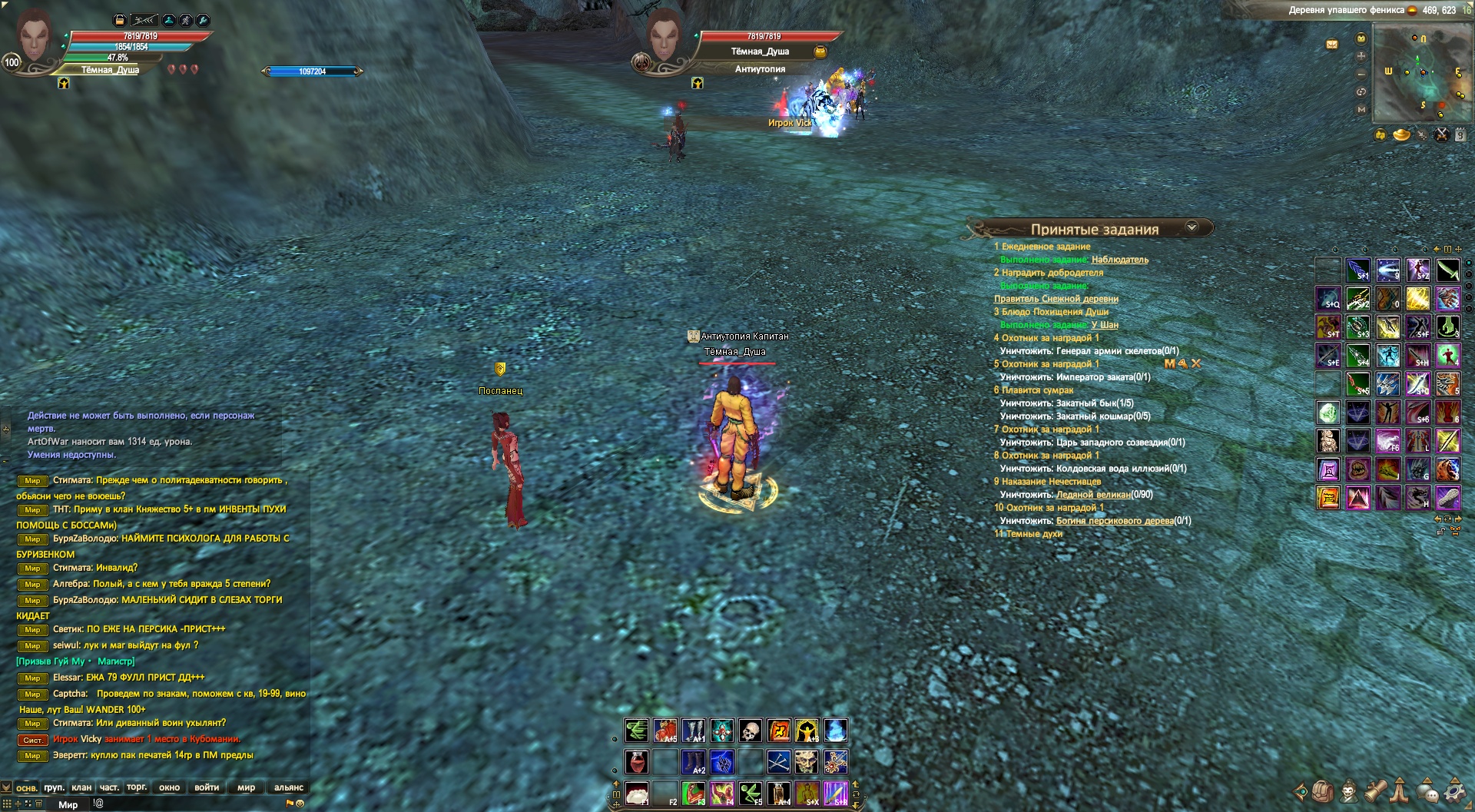Screen dimensions: 1475x812
Task: Open the chat emoticon smiley picker
Action: point(300,804)
